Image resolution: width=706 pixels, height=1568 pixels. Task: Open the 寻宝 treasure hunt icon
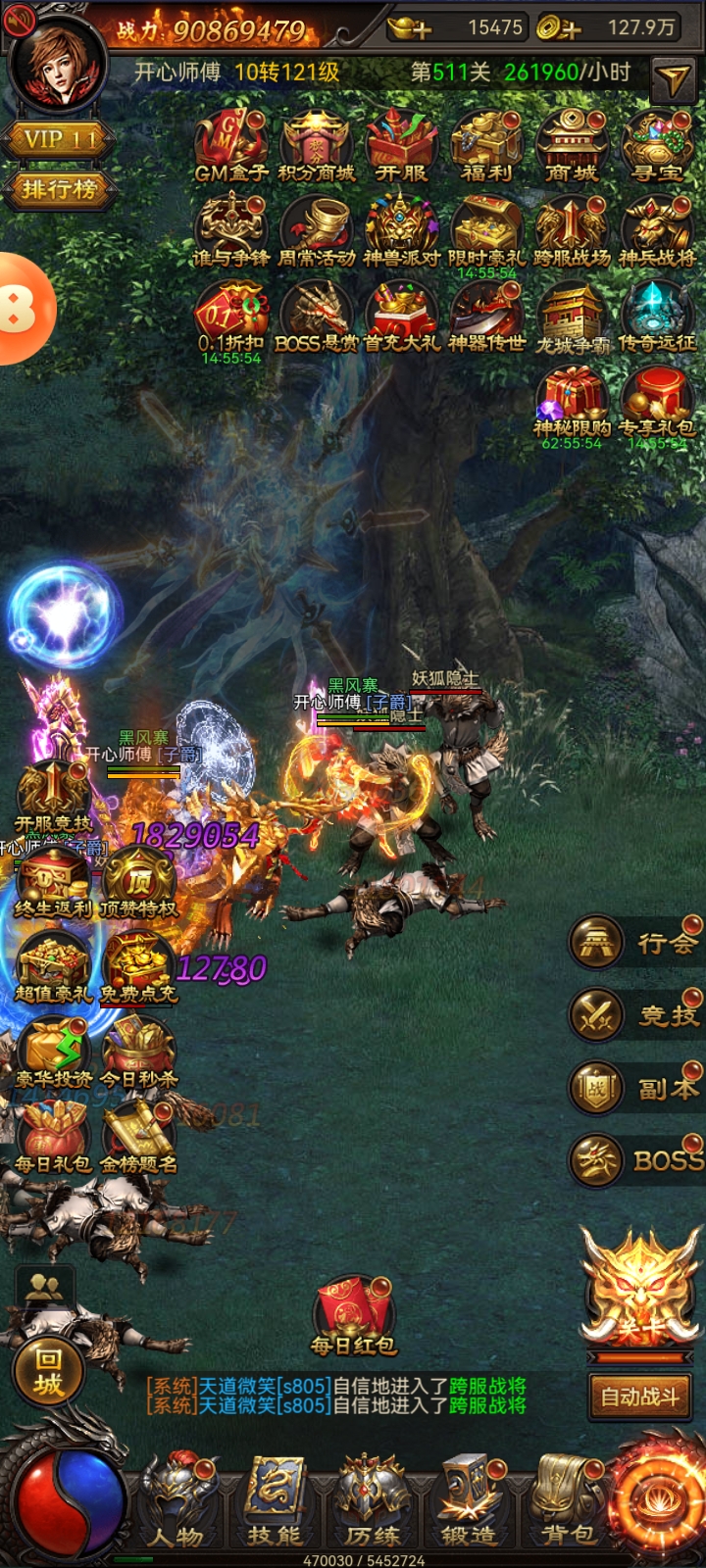(657, 145)
